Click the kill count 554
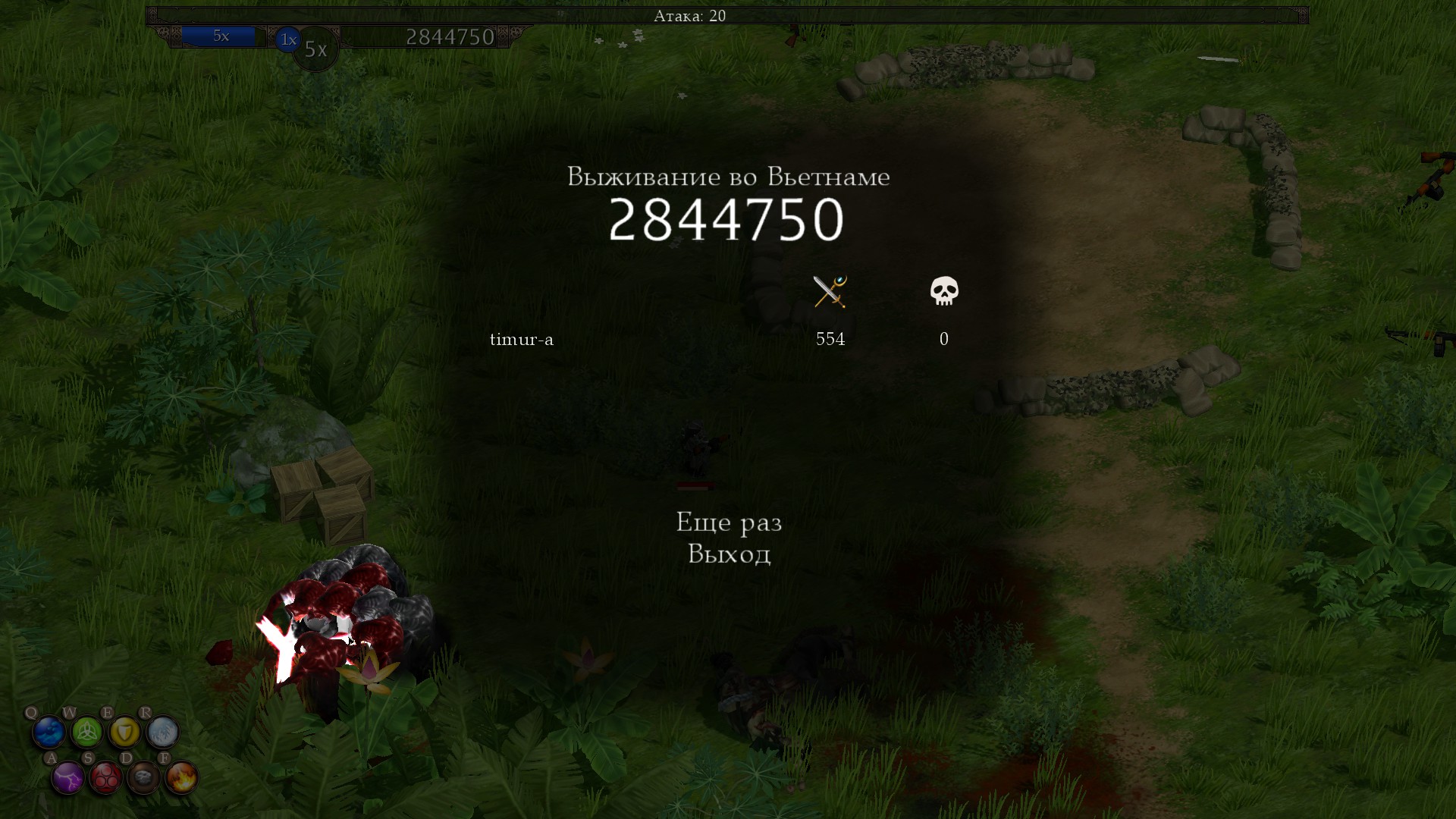The image size is (1456, 819). click(830, 340)
